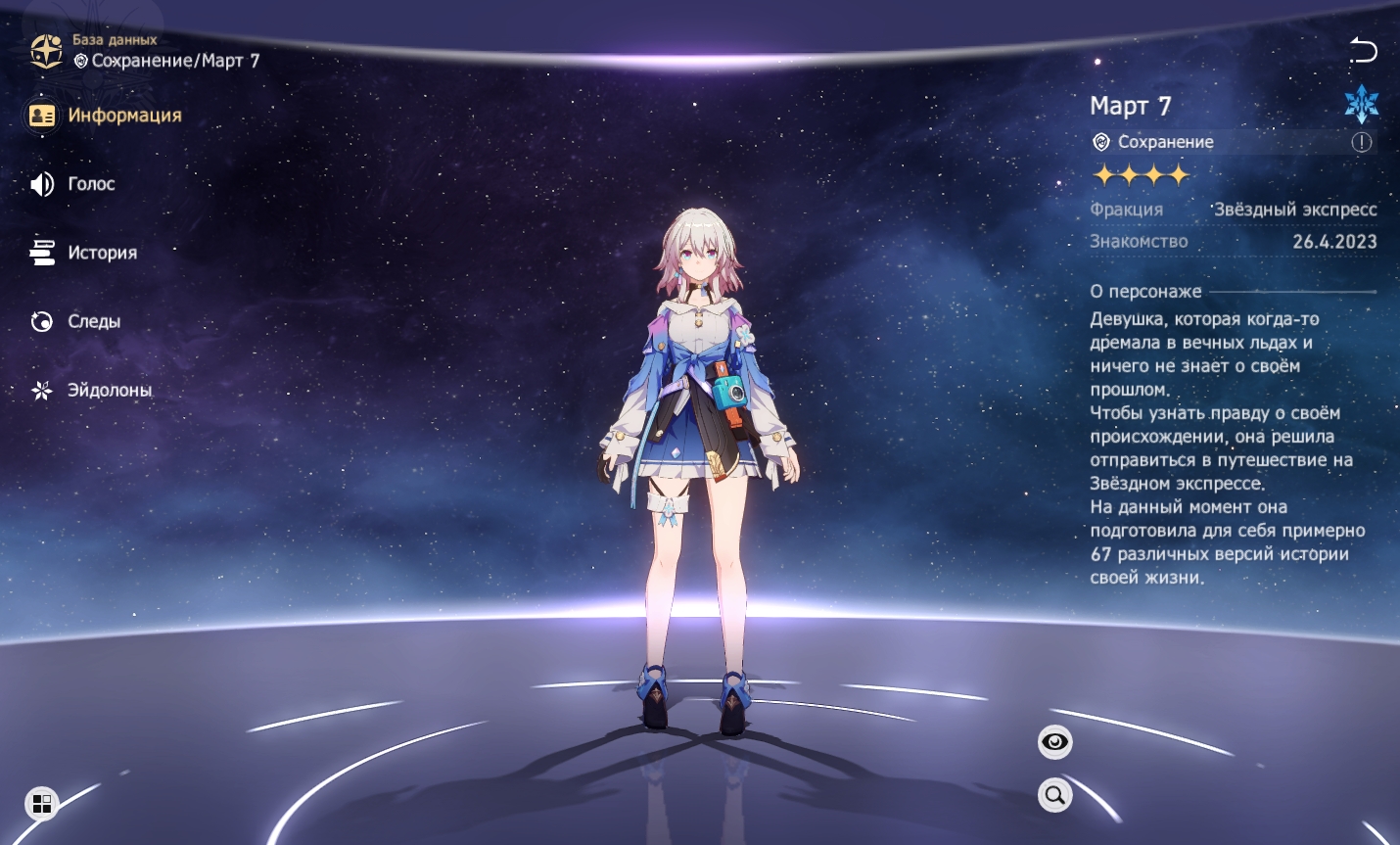The height and width of the screenshot is (845, 1400).
Task: Show the Следы tab
Action: pyautogui.click(x=76, y=321)
